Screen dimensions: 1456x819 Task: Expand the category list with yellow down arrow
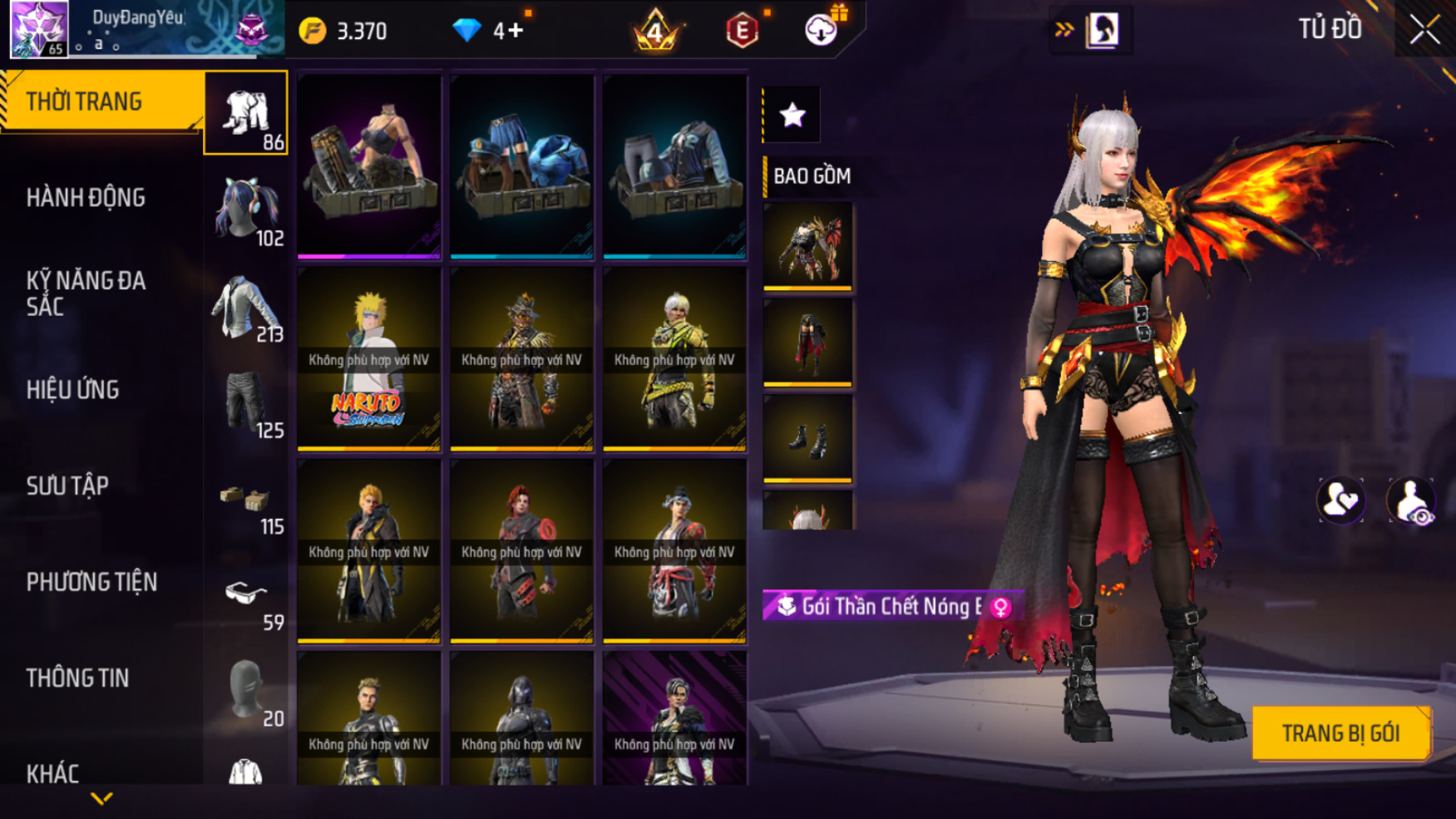(101, 799)
